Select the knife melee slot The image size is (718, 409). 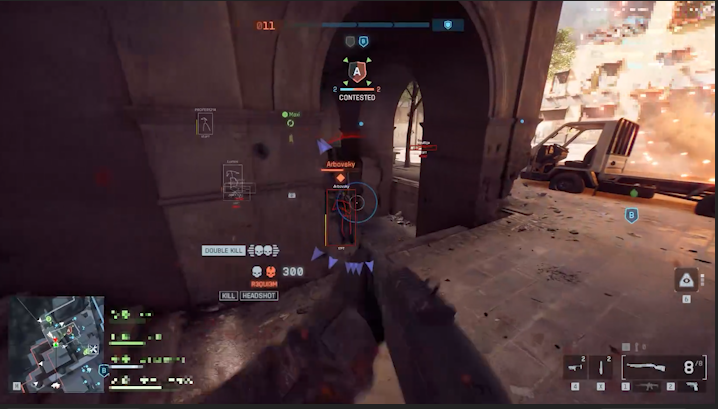tap(602, 367)
